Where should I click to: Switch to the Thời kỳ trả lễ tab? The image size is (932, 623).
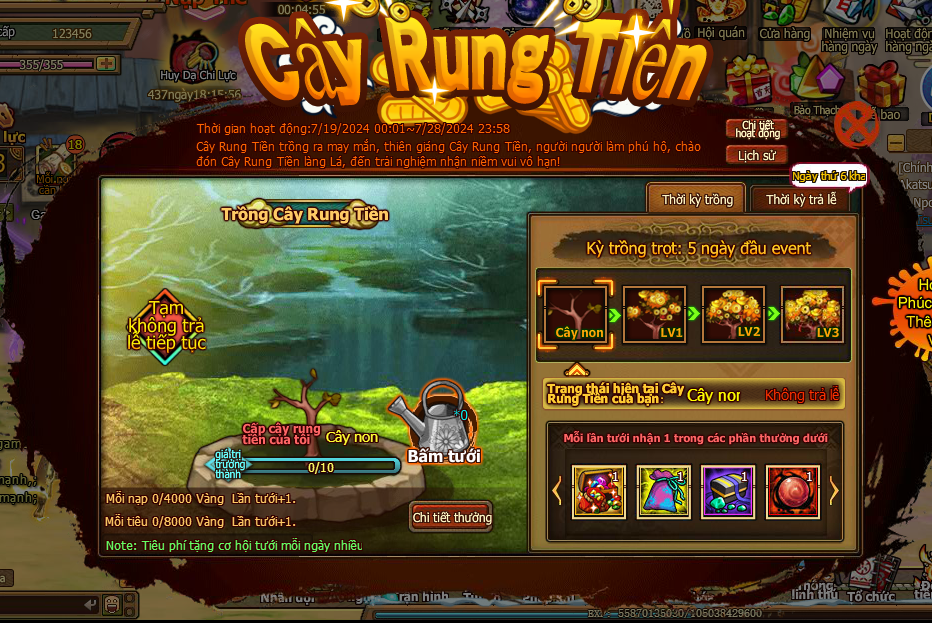800,199
